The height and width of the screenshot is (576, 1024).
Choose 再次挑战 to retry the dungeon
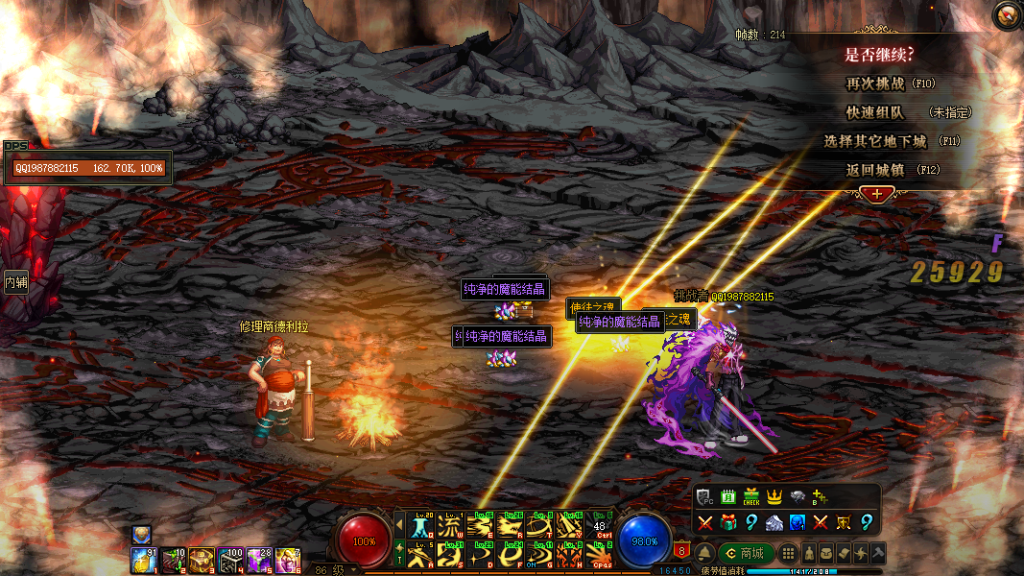coord(875,84)
